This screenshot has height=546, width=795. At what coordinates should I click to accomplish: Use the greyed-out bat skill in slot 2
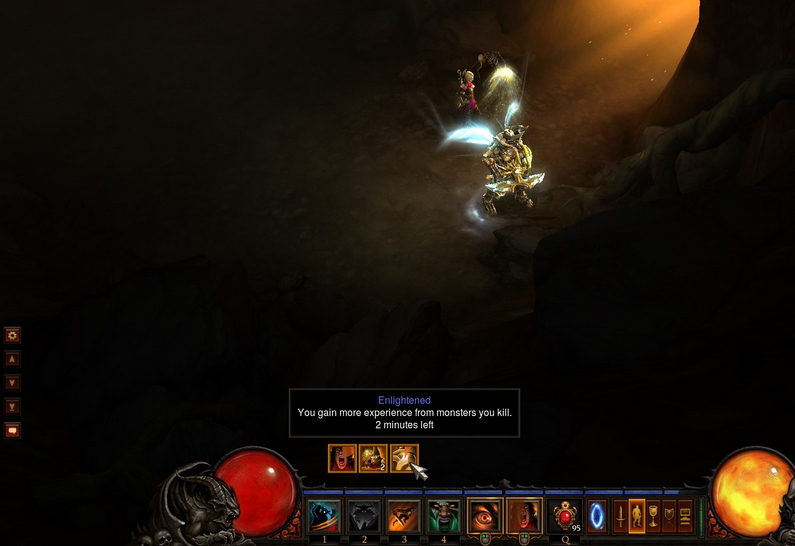[365, 516]
